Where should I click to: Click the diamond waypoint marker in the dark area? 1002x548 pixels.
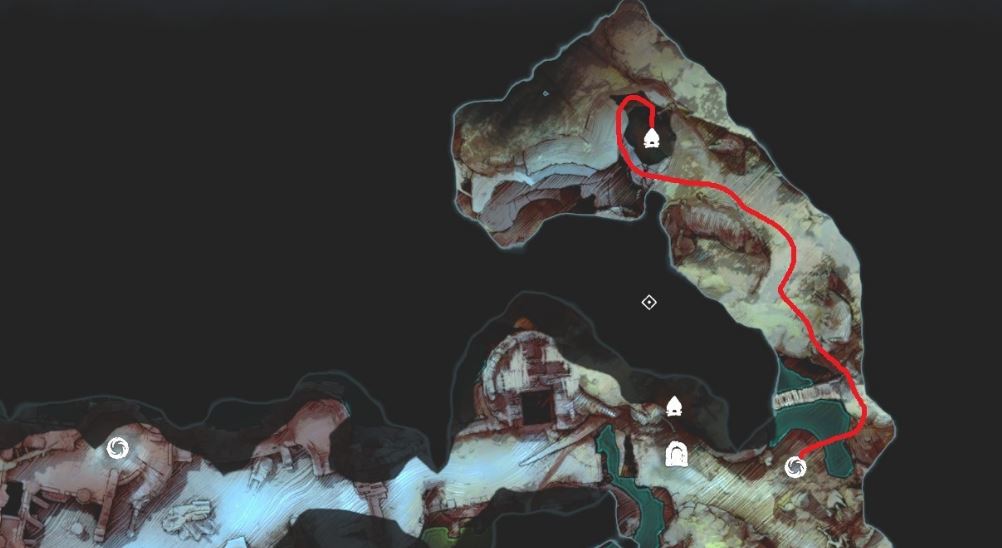point(649,302)
